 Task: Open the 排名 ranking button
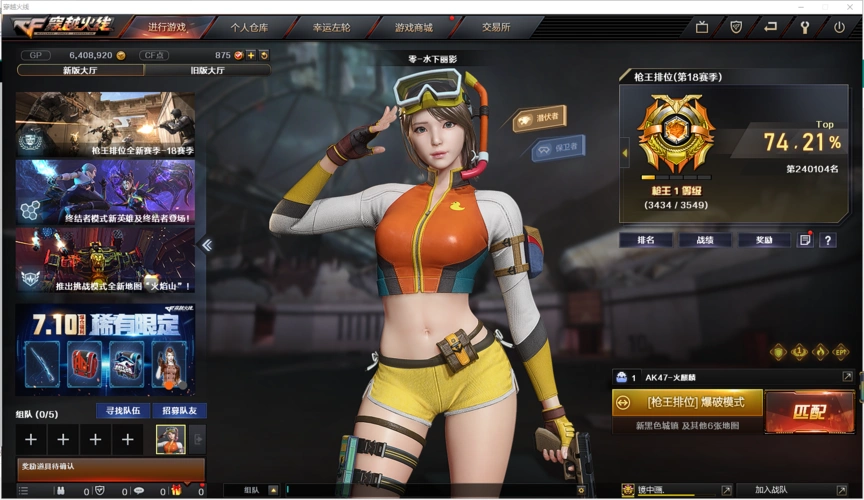pyautogui.click(x=645, y=240)
